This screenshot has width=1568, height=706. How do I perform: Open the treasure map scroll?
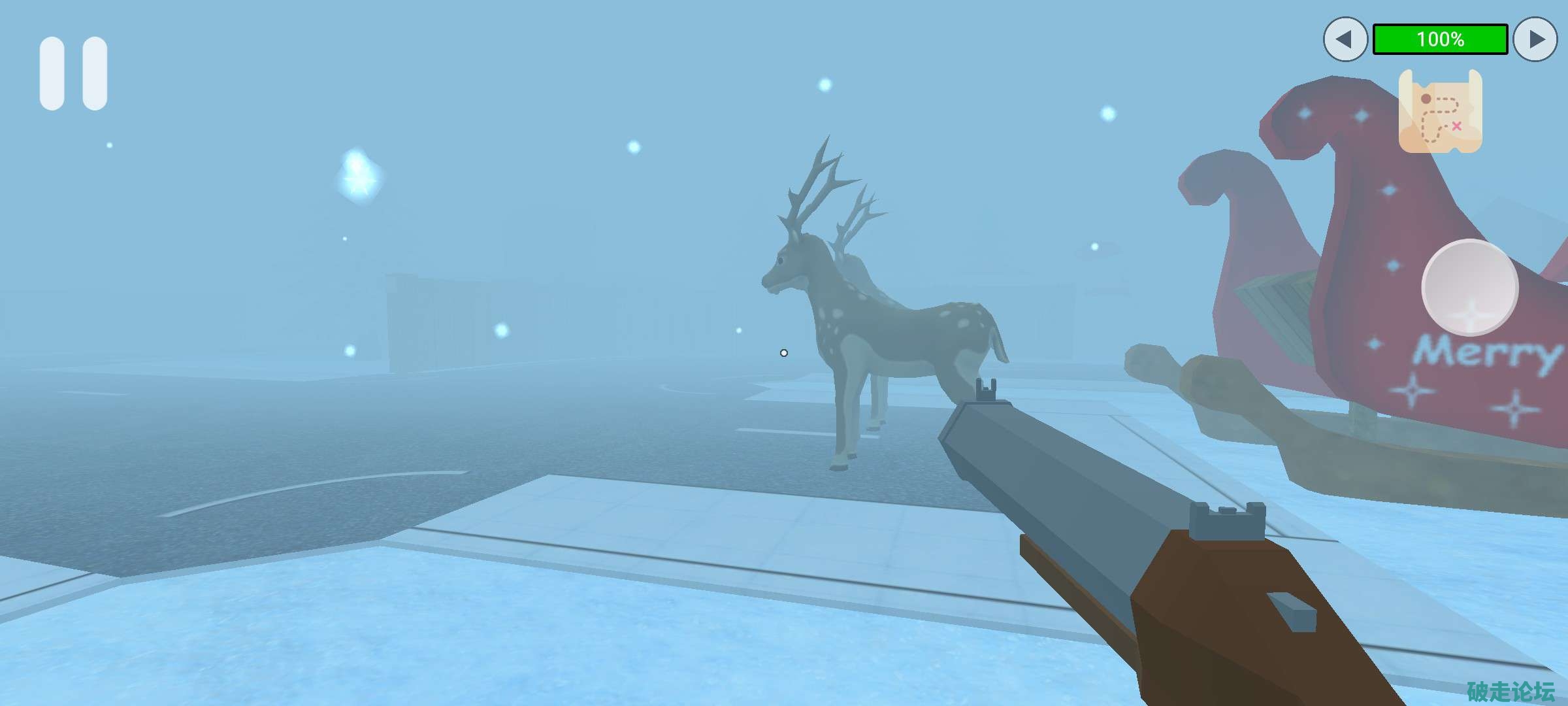[x=1440, y=112]
